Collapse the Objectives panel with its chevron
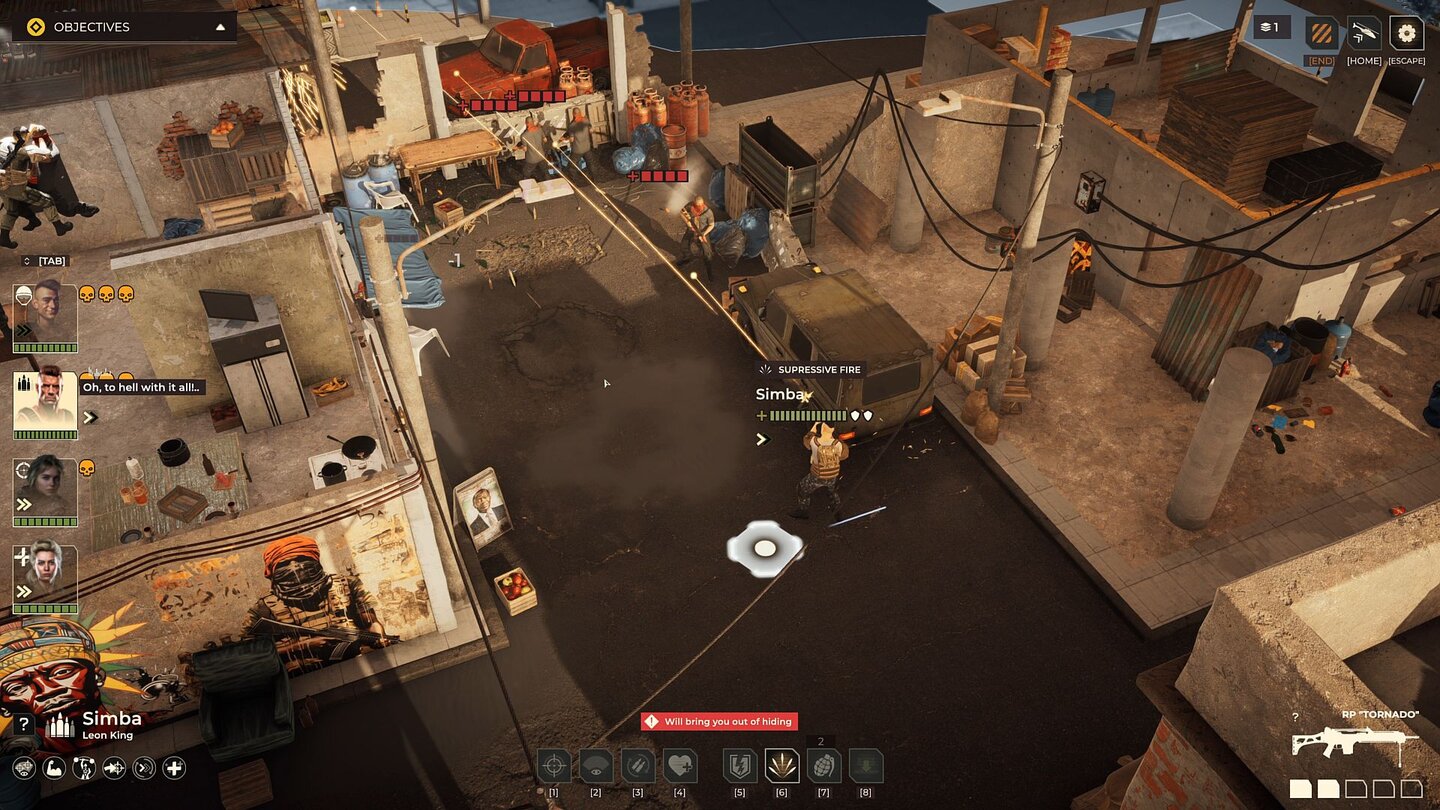The width and height of the screenshot is (1440, 810). coord(222,27)
